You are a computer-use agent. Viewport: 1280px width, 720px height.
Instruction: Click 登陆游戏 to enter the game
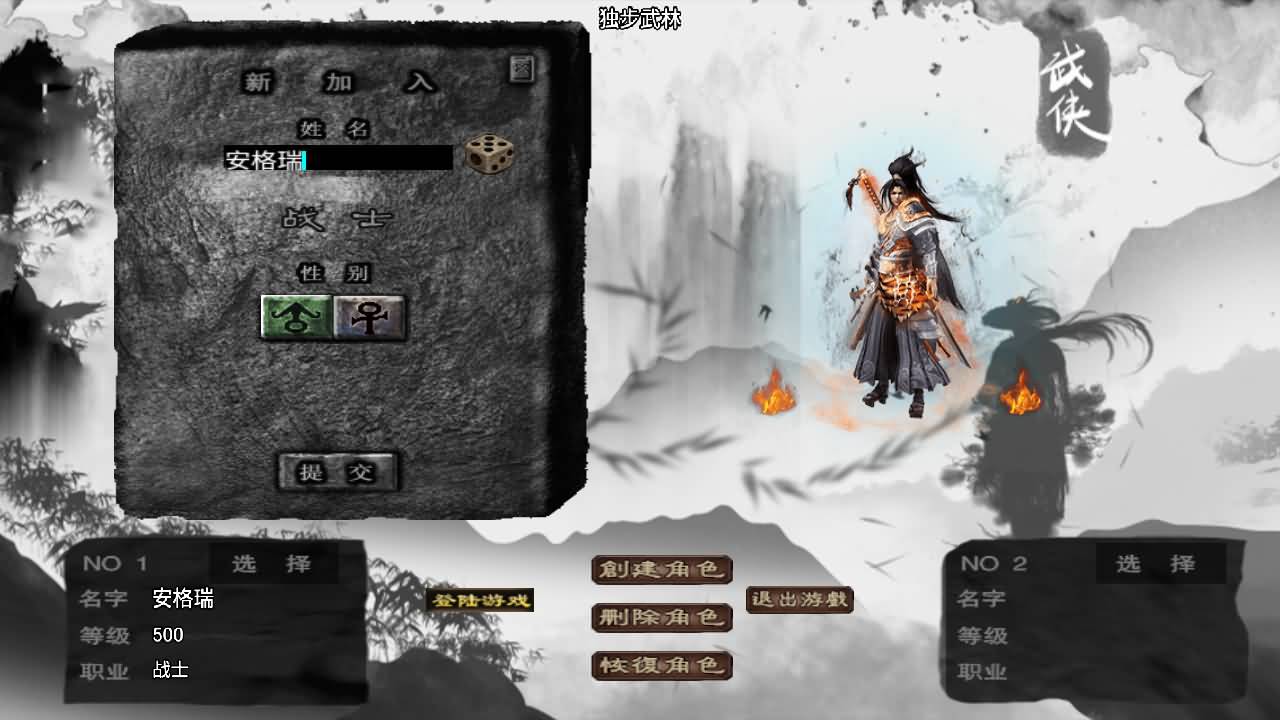coord(481,601)
